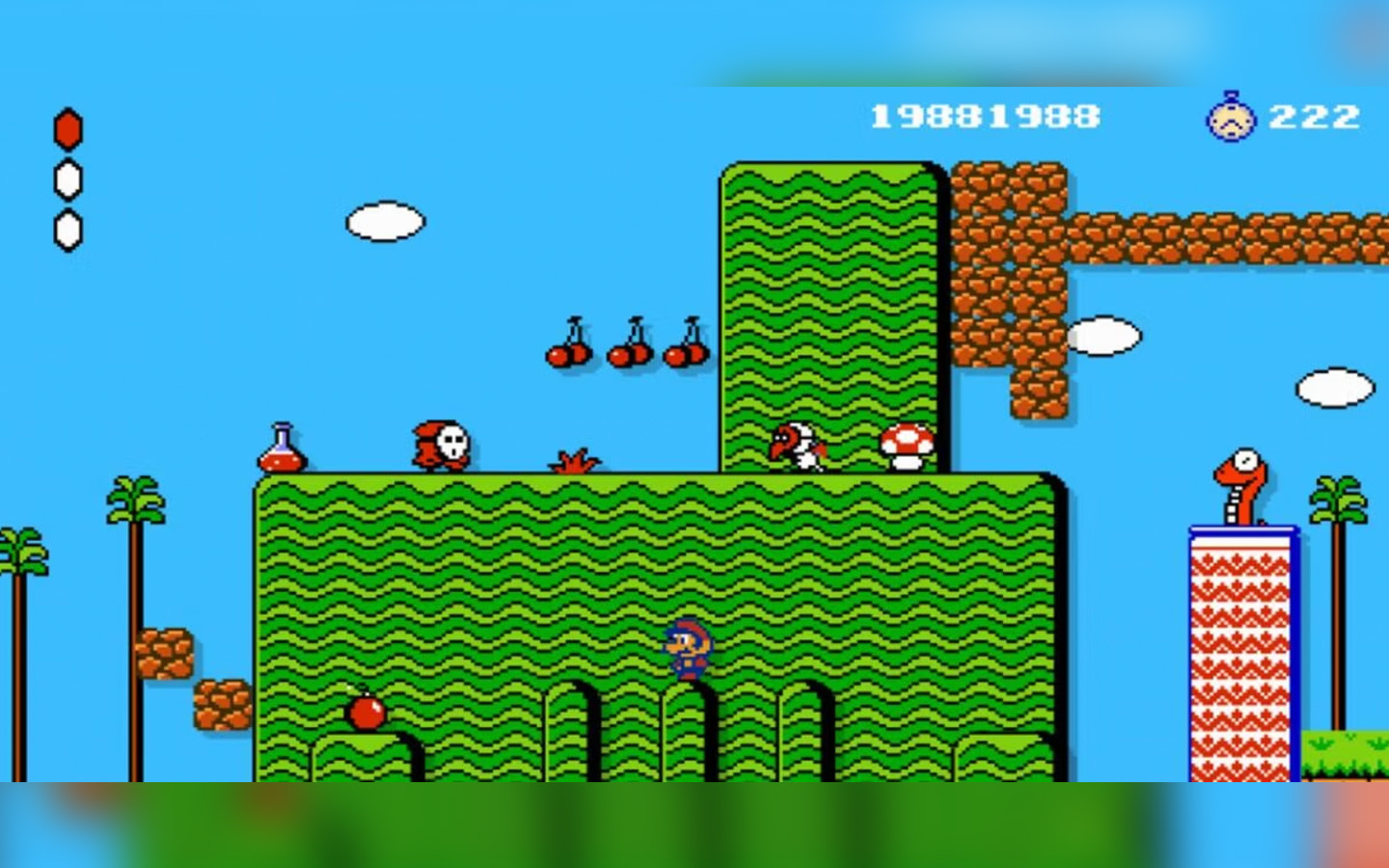
Task: Click the bottom empty health hexagon
Action: pos(68,230)
